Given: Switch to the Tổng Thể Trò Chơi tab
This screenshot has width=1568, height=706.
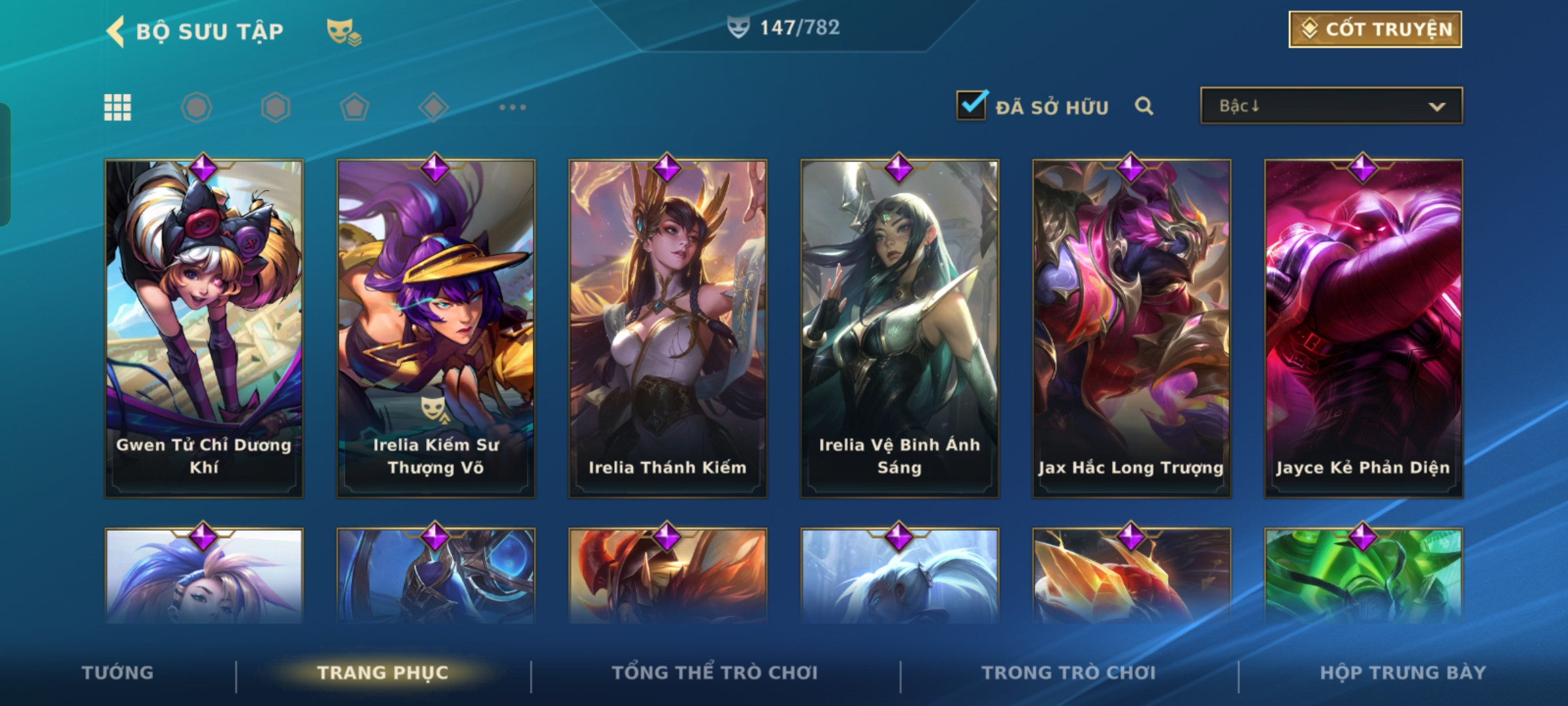Looking at the screenshot, I should point(715,673).
